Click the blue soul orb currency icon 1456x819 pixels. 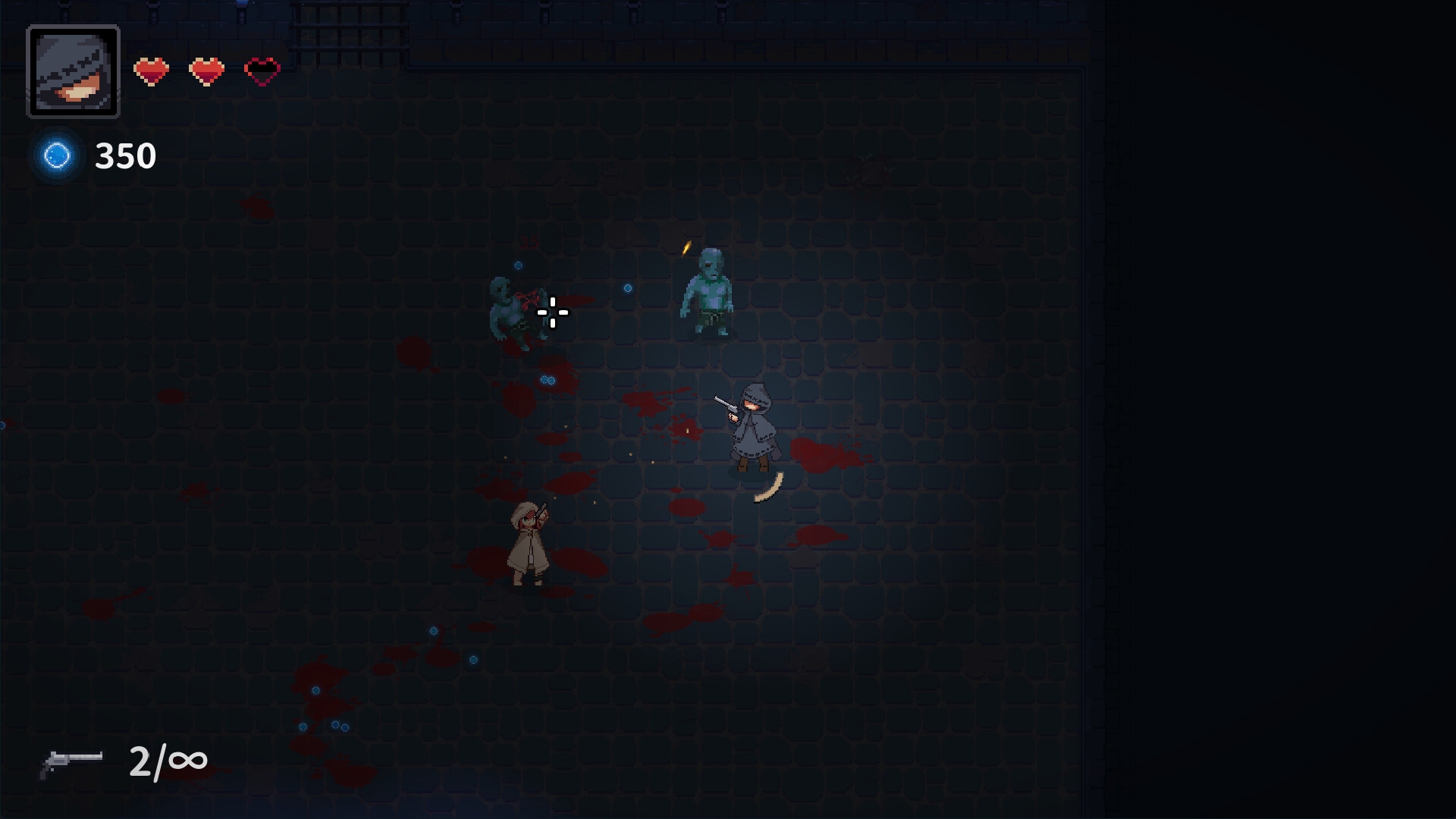57,155
